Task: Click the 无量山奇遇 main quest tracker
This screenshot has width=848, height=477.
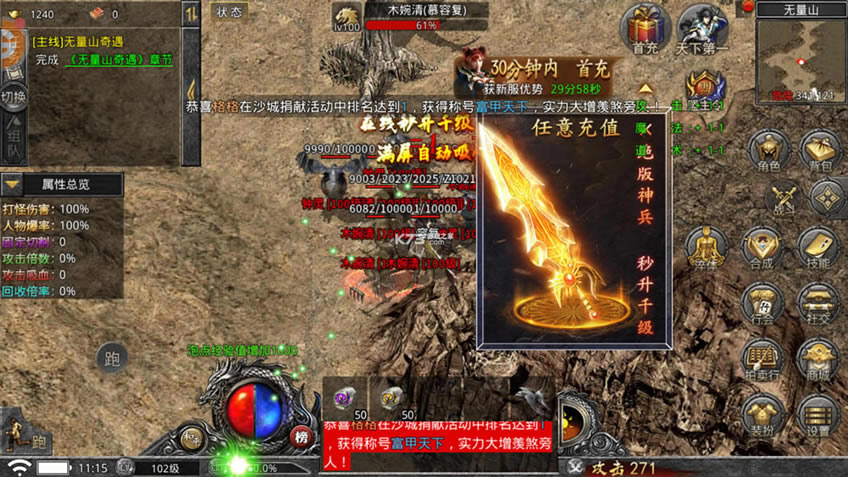Action: point(100,51)
